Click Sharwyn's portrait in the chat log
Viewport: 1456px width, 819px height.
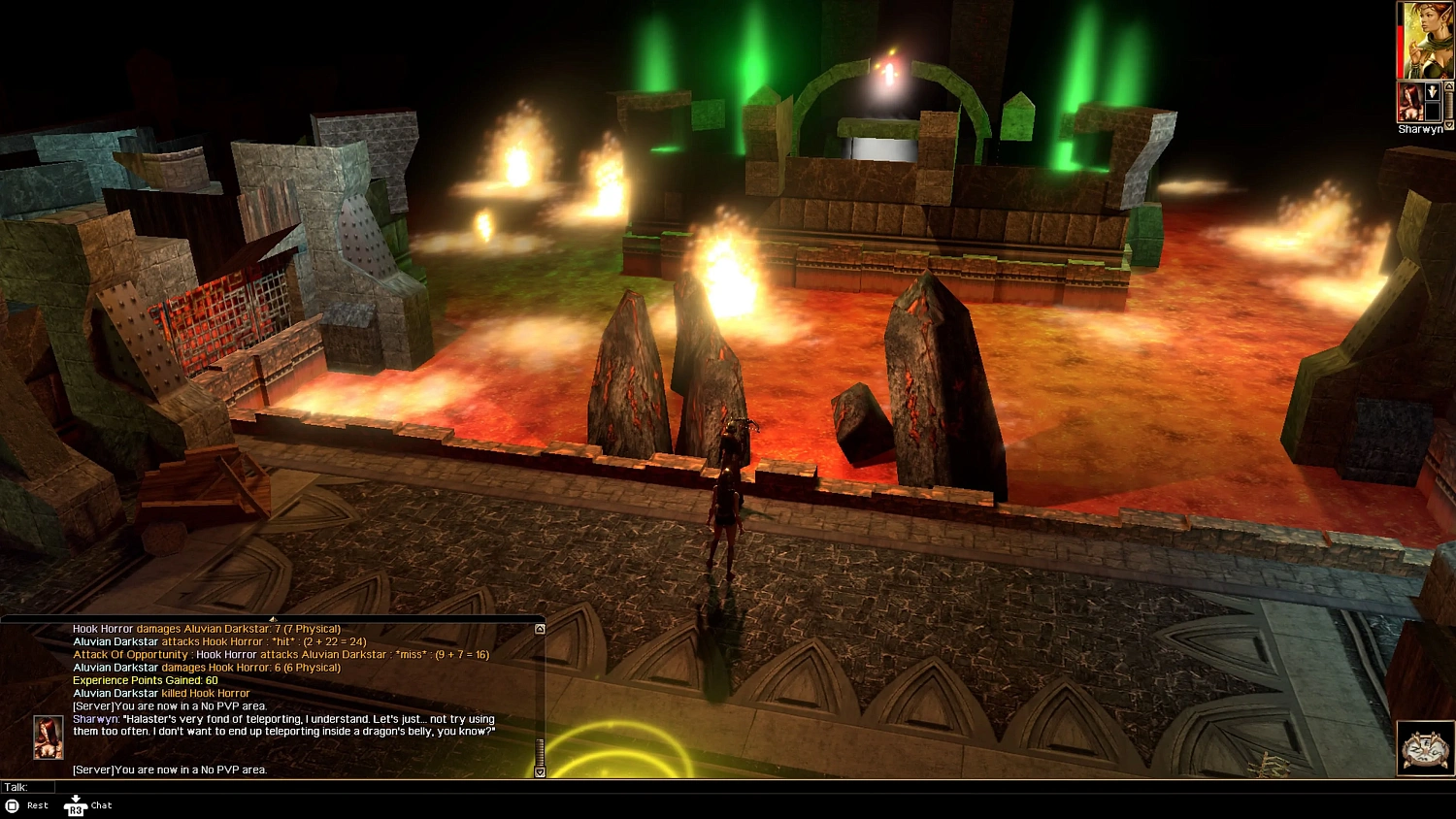(47, 737)
